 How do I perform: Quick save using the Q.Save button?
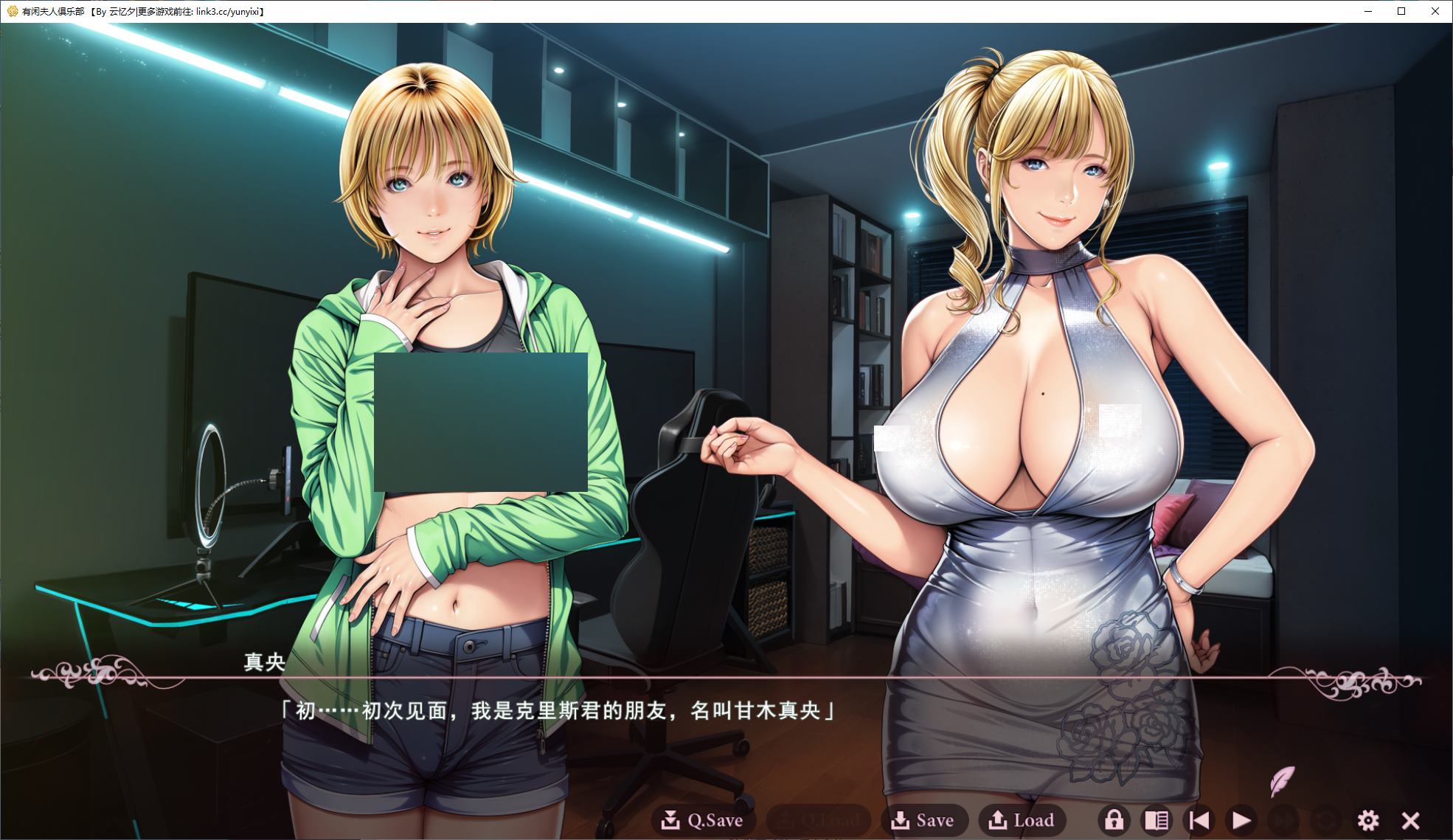click(704, 819)
